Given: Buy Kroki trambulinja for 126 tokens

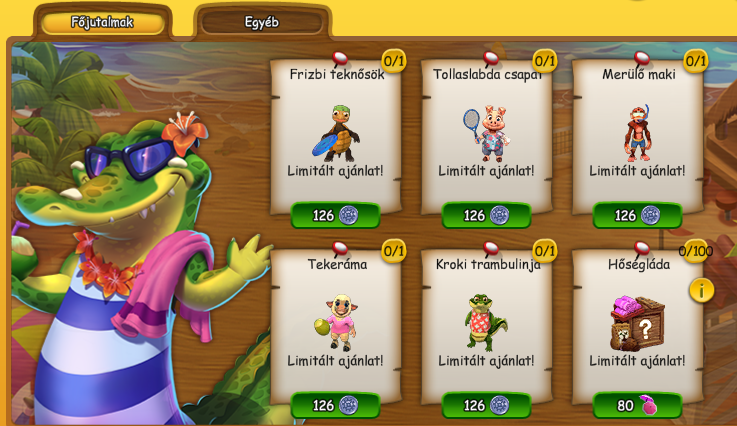Looking at the screenshot, I should click(x=487, y=405).
